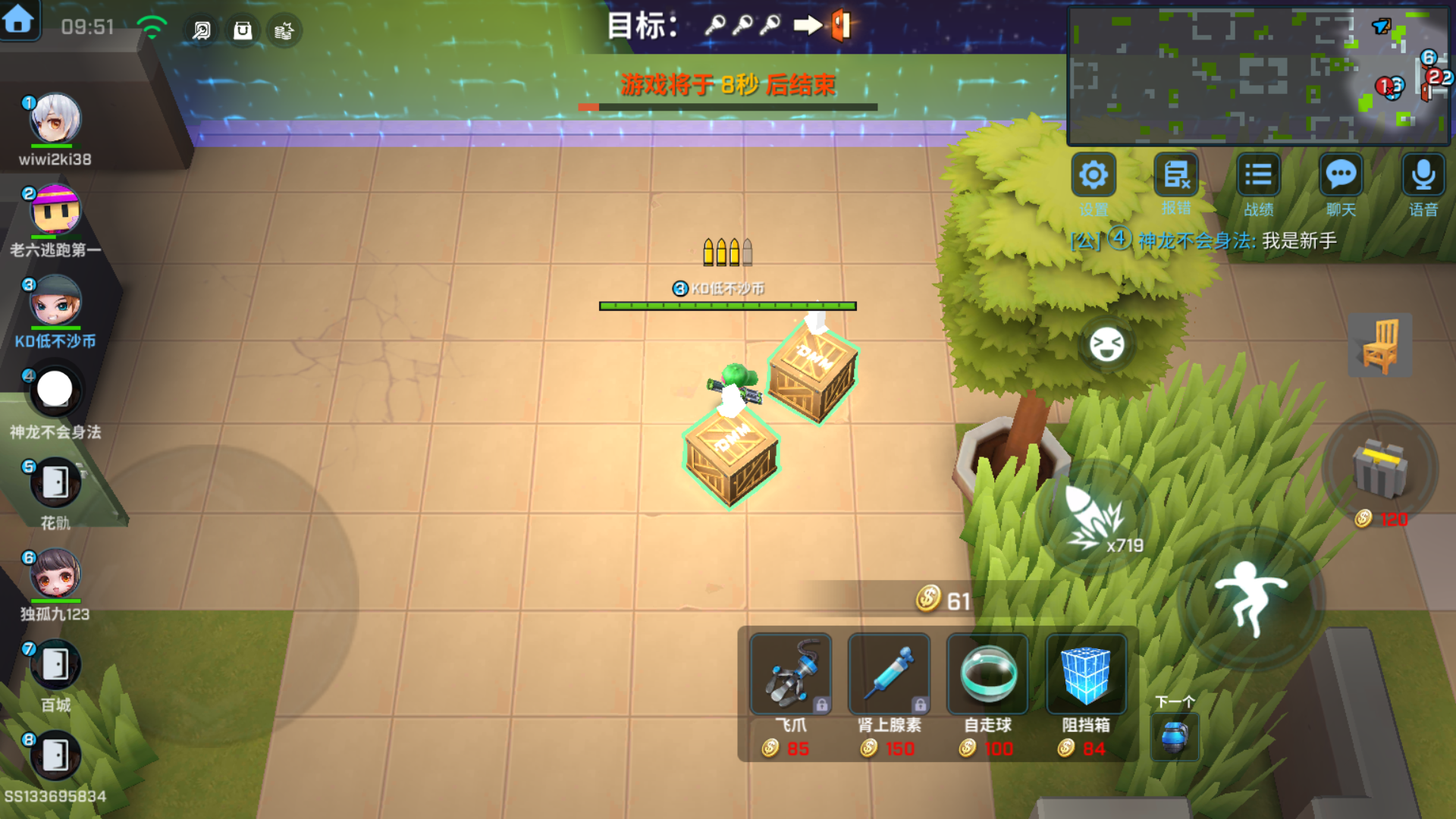Select the wooden chair disguise icon
This screenshot has width=1456, height=819.
(1380, 345)
